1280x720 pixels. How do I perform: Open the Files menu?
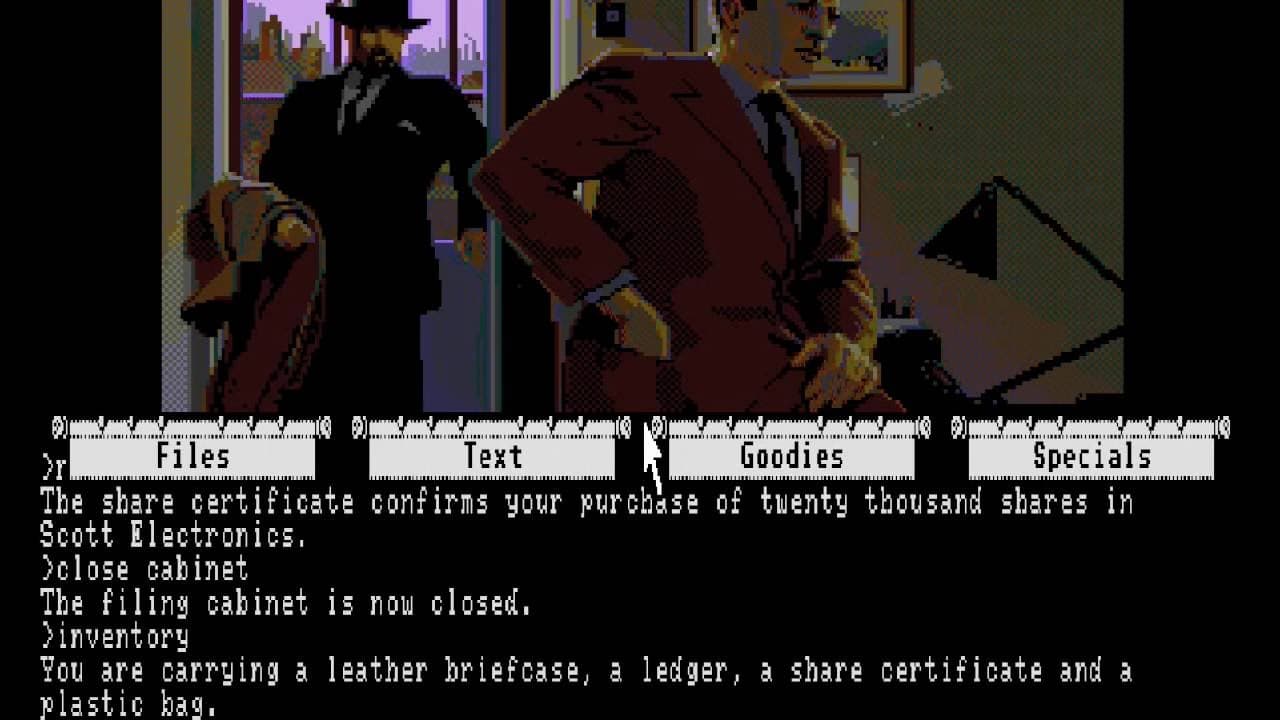[x=190, y=457]
